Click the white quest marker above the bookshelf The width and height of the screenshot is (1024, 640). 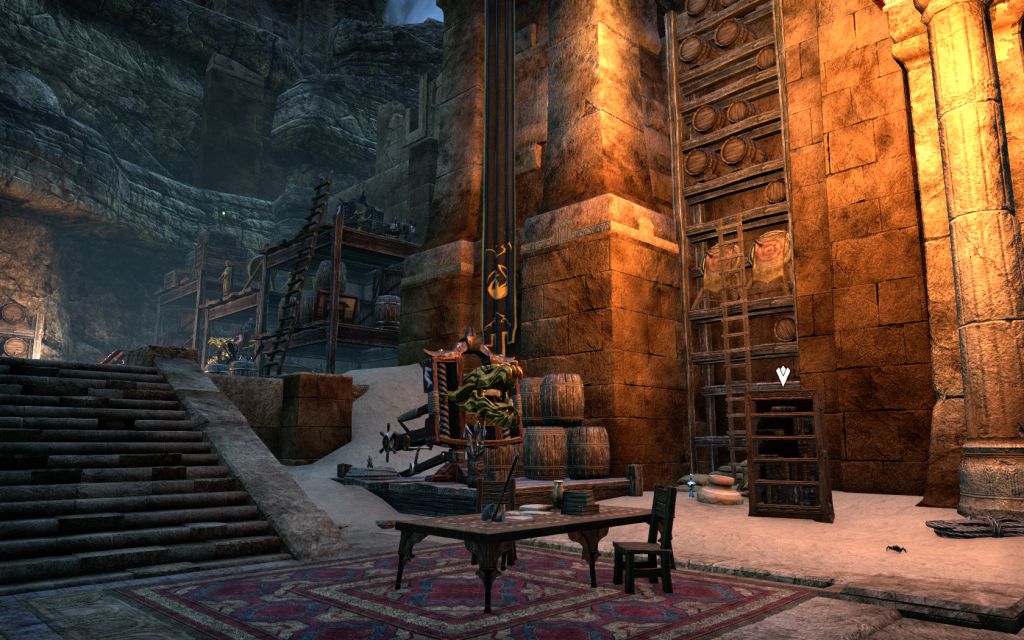click(x=783, y=376)
